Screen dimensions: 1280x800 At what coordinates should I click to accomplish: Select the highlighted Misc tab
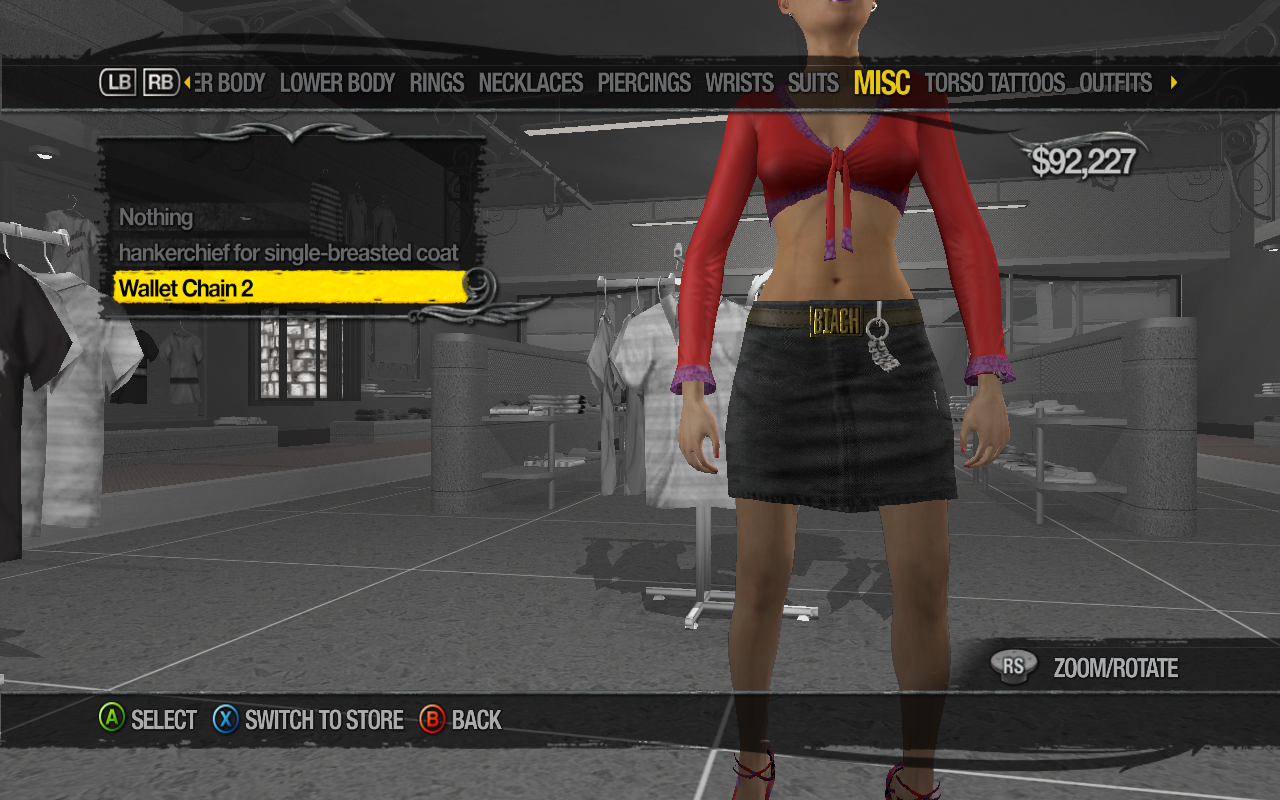pyautogui.click(x=882, y=83)
